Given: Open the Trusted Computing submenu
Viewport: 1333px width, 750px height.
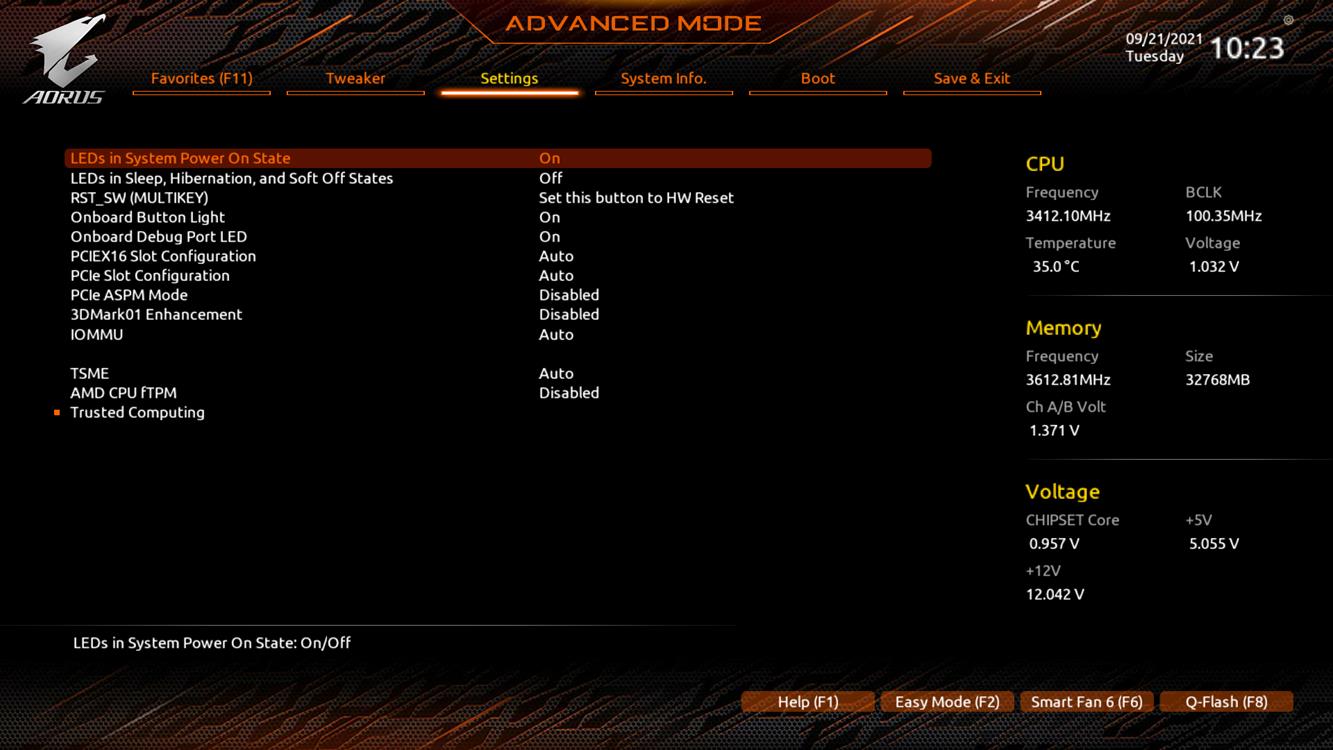Looking at the screenshot, I should 137,412.
